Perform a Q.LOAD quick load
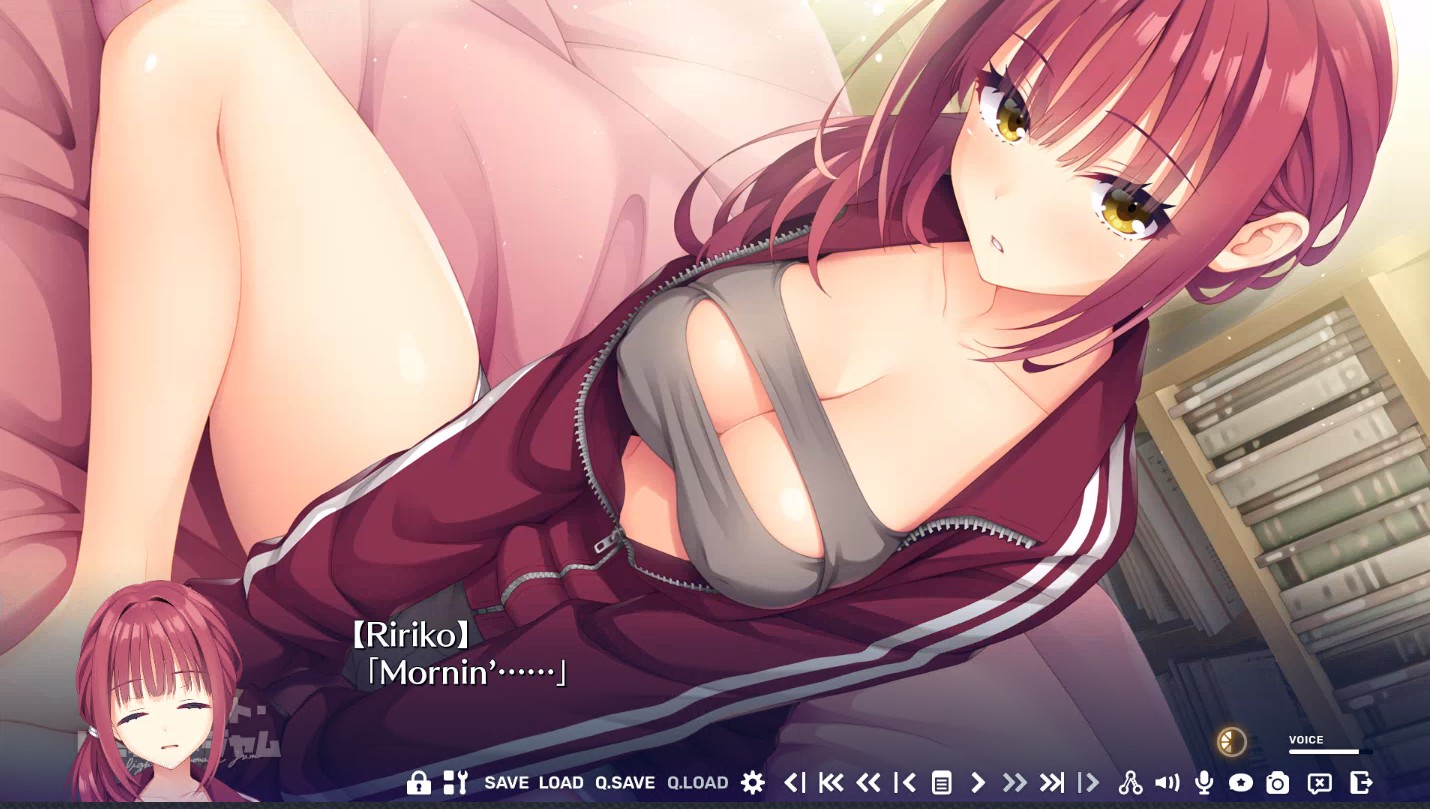 pos(696,783)
